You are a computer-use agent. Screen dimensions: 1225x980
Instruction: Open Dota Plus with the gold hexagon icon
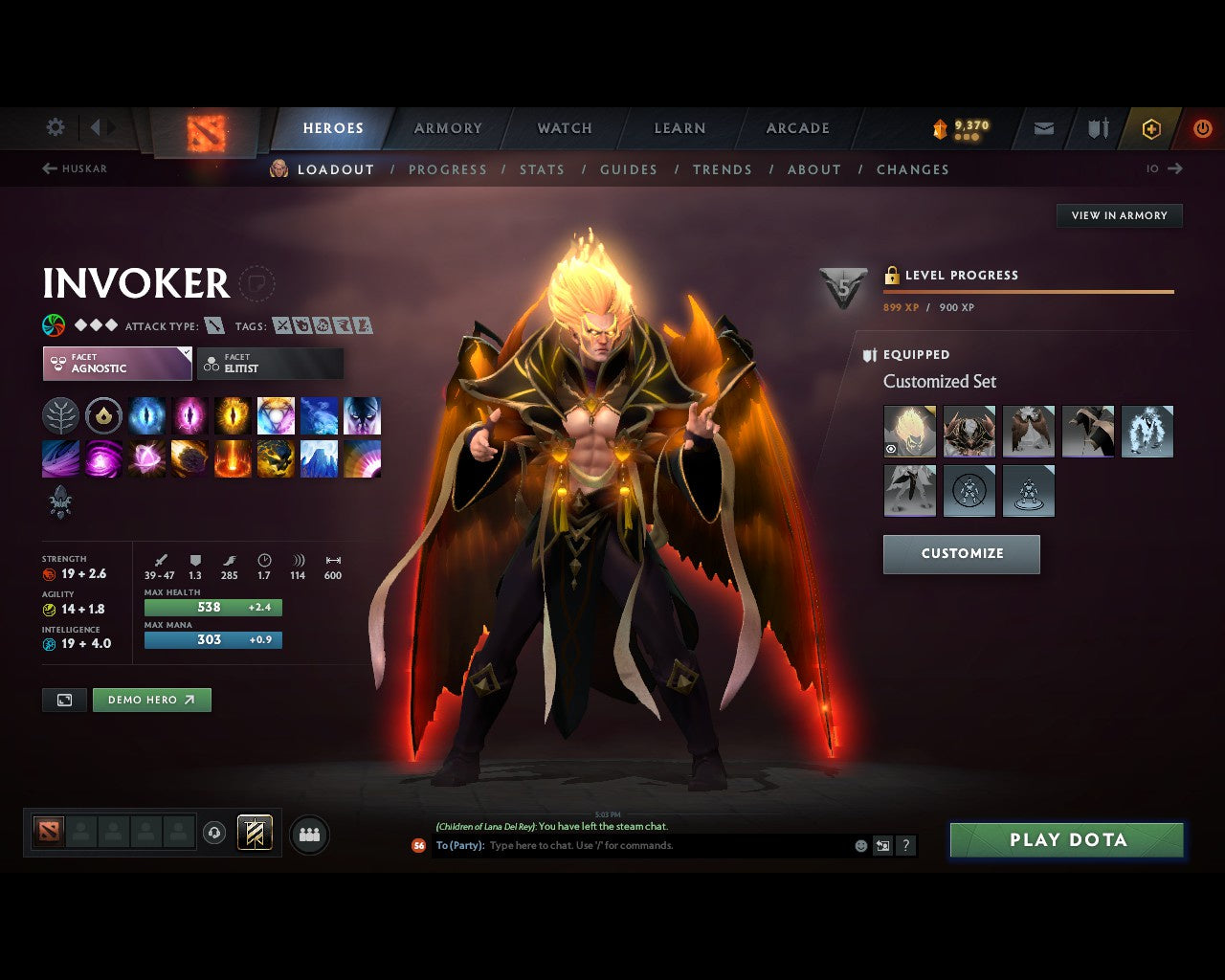point(1151,128)
